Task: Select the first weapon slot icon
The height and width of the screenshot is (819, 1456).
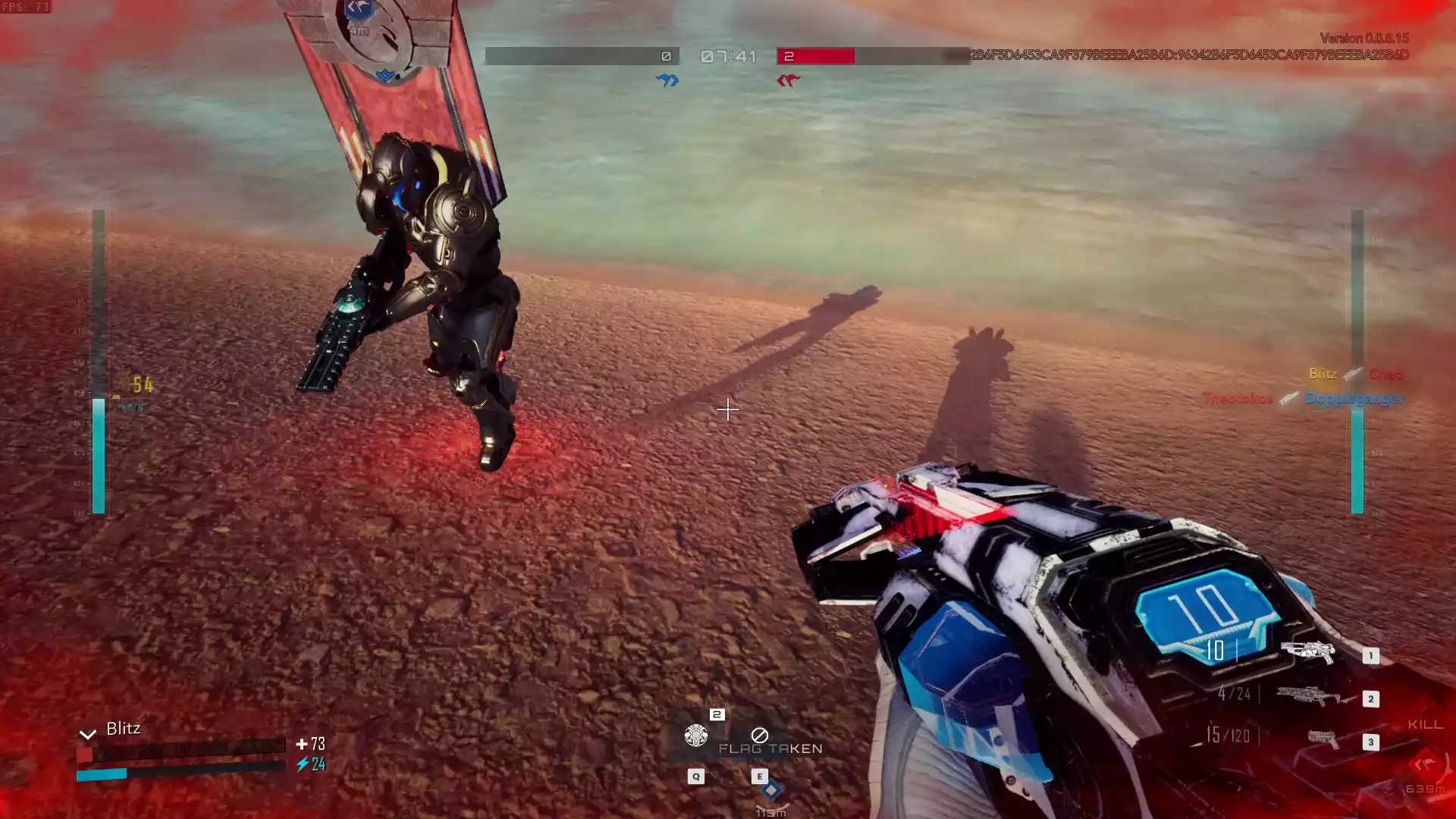Action: pyautogui.click(x=1307, y=651)
